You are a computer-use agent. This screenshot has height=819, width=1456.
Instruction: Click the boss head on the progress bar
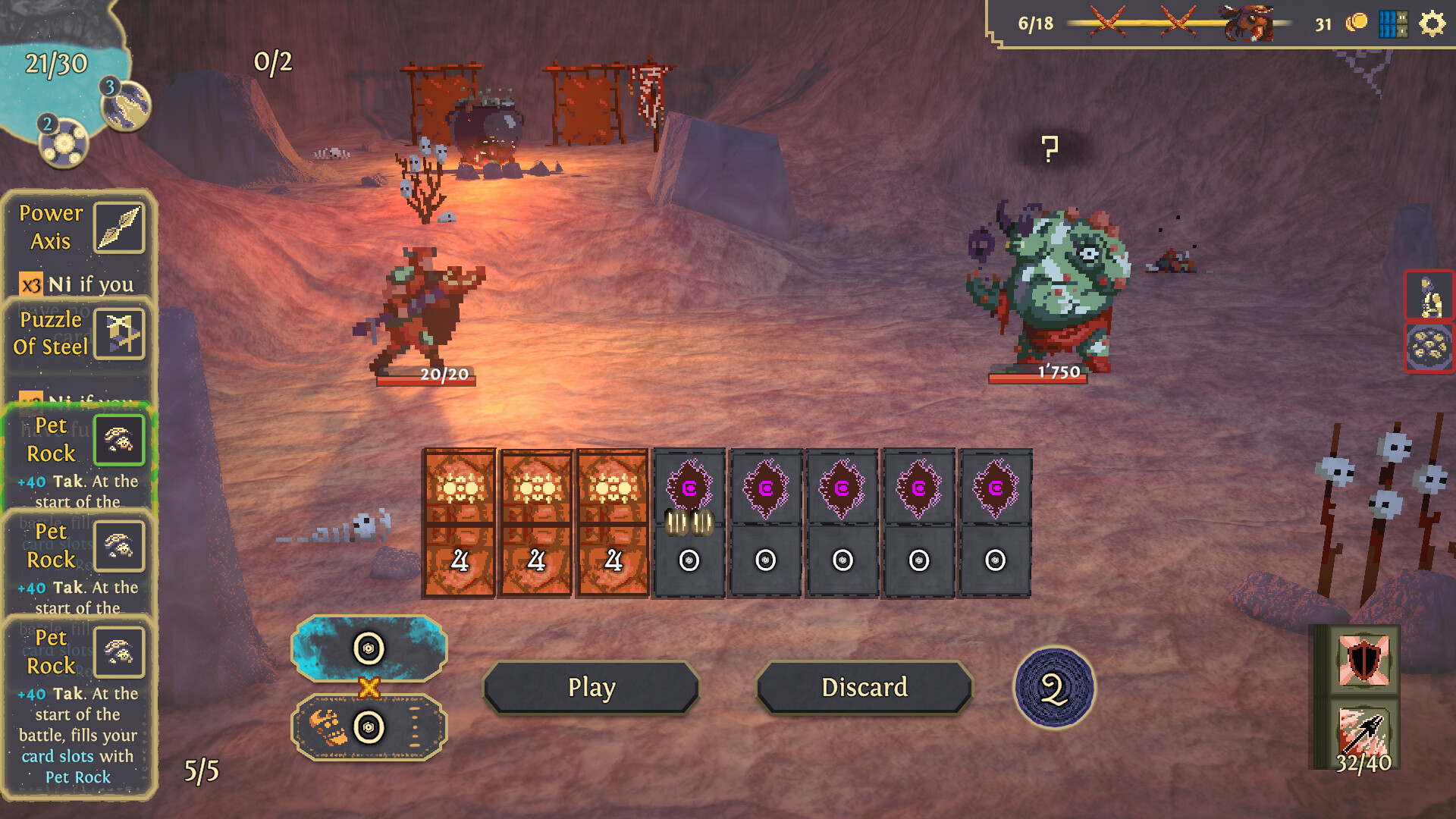pos(1246,23)
